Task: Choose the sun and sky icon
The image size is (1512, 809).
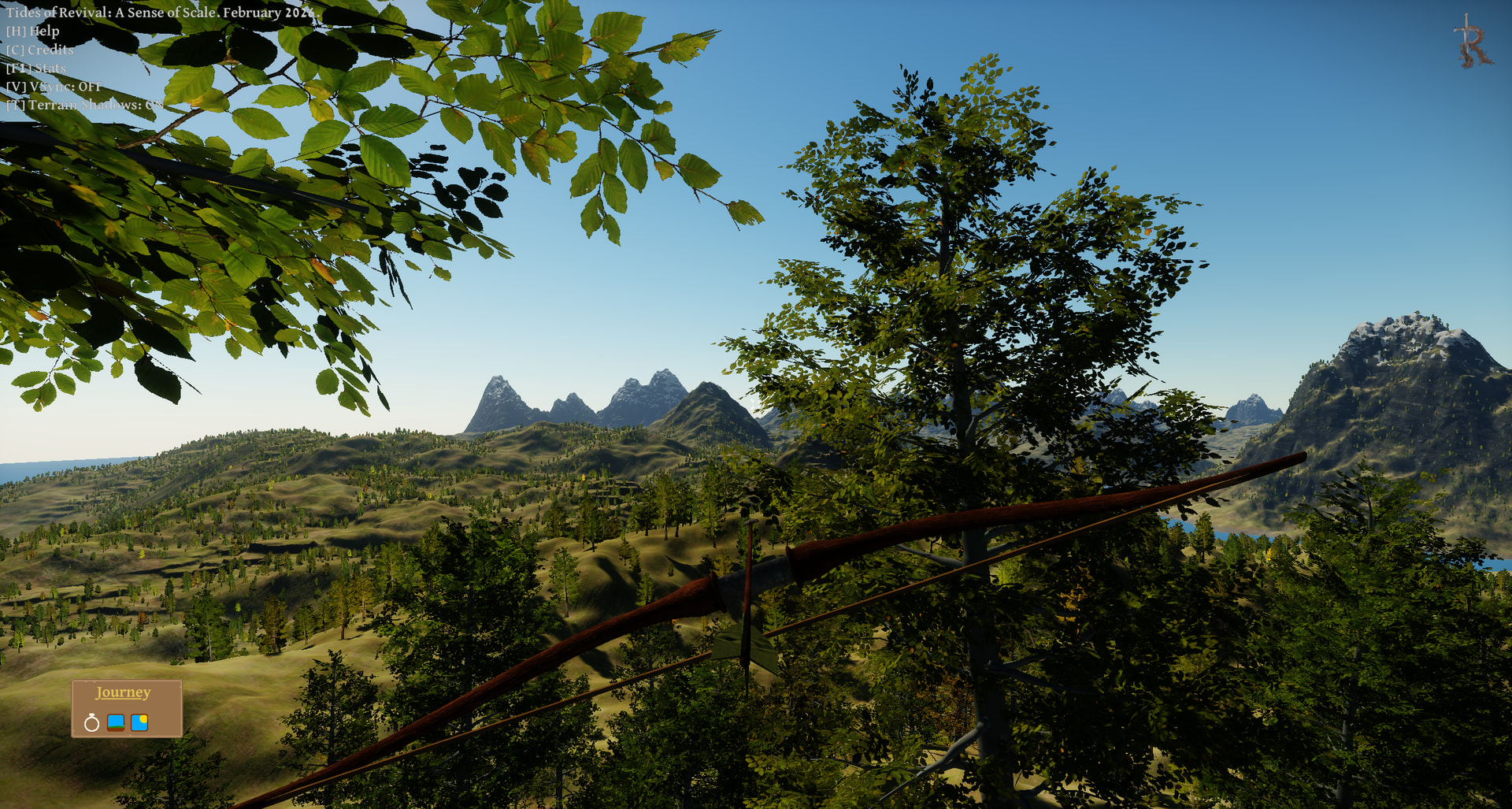Action: point(139,722)
